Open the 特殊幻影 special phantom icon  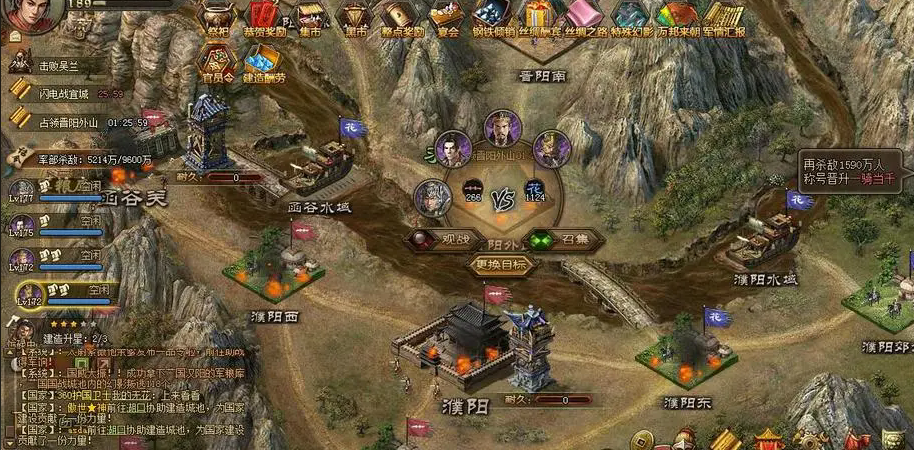[630, 17]
